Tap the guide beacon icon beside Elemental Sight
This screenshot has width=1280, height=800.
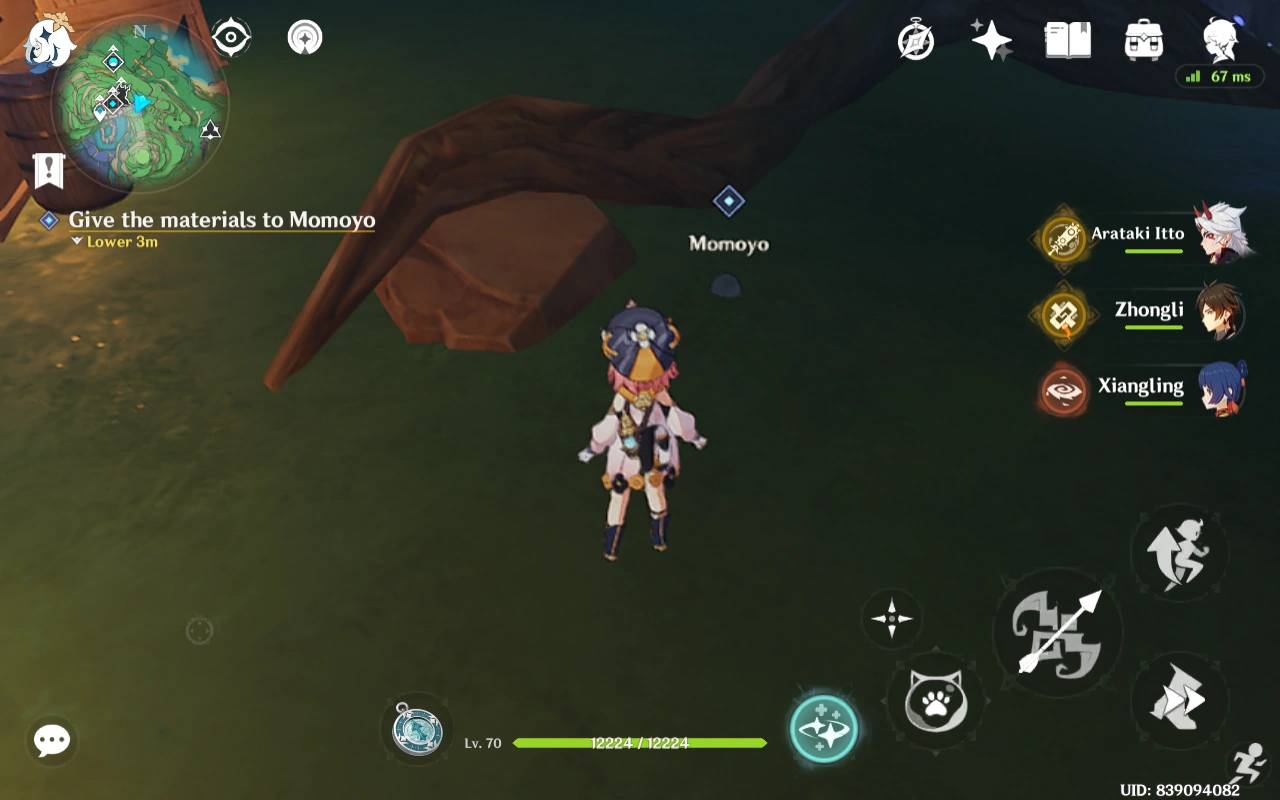[303, 36]
